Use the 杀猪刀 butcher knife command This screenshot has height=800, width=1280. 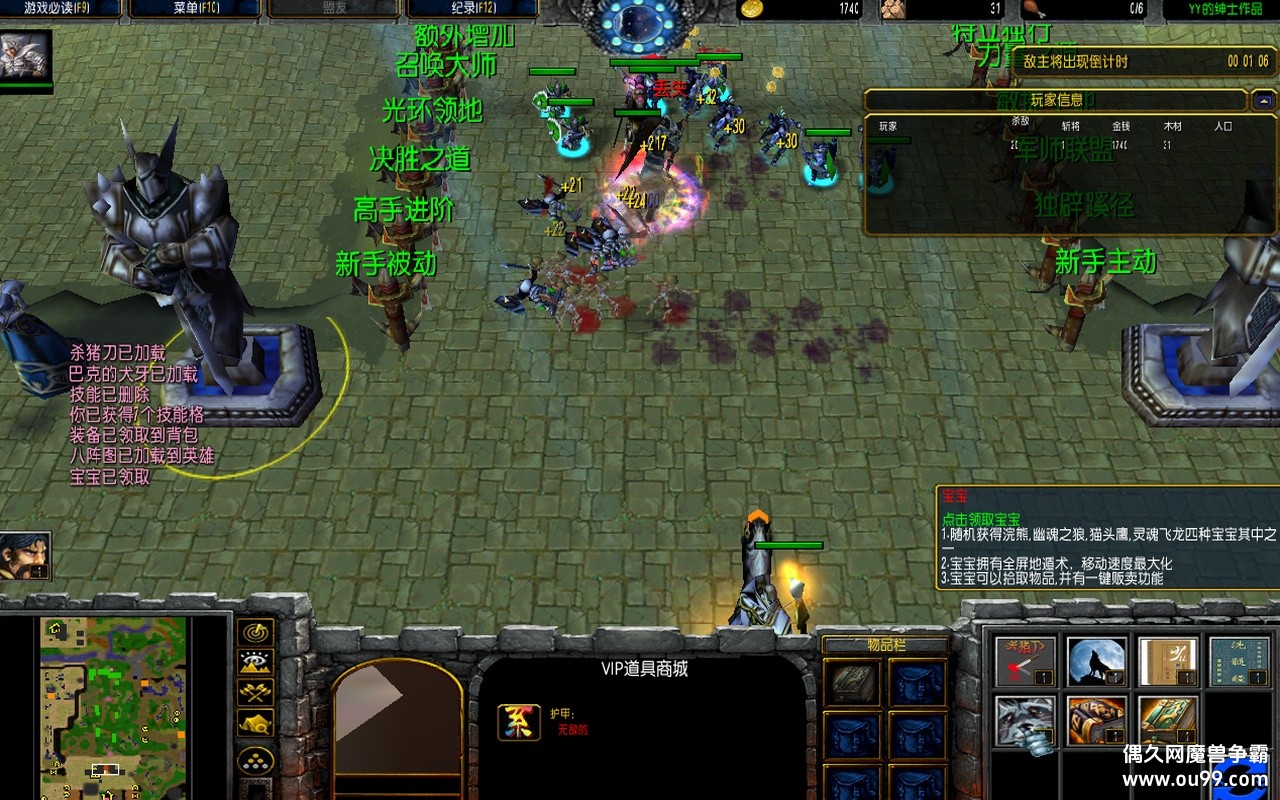1024,662
